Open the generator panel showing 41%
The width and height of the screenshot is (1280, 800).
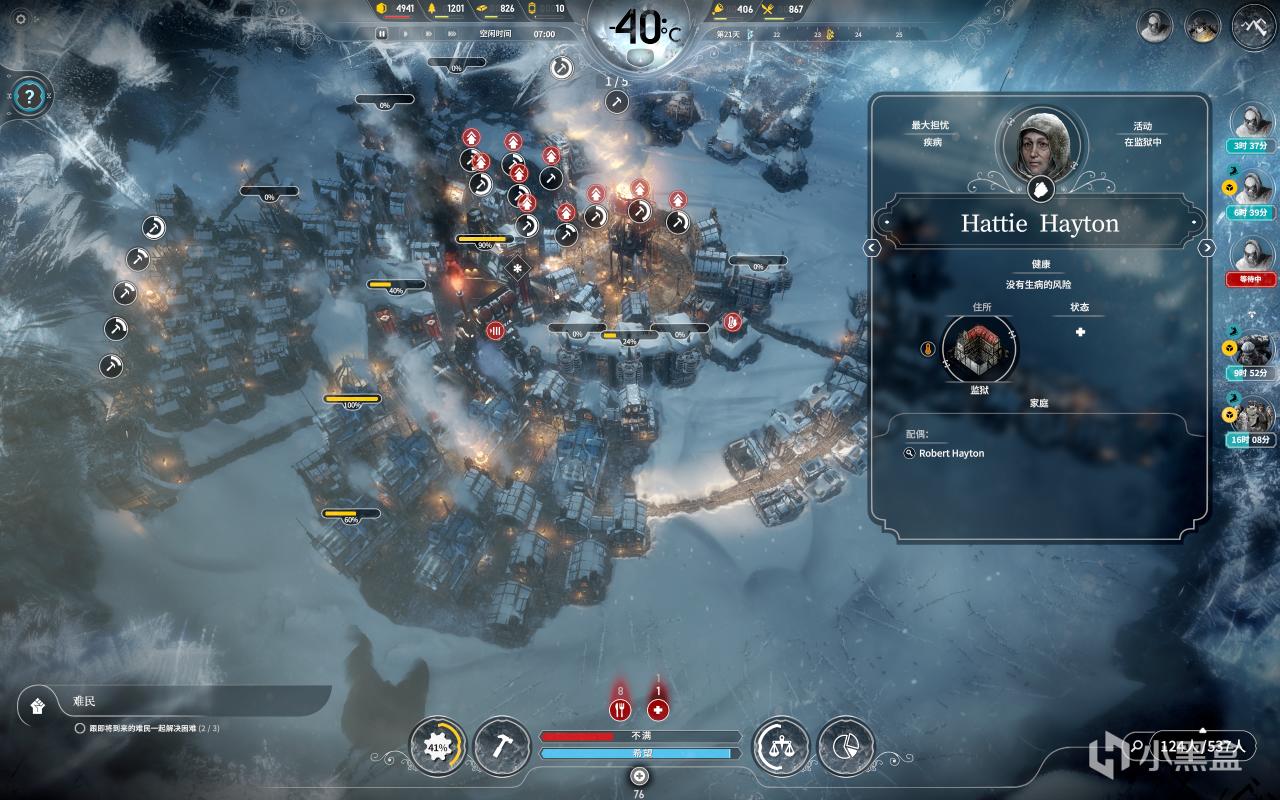438,747
